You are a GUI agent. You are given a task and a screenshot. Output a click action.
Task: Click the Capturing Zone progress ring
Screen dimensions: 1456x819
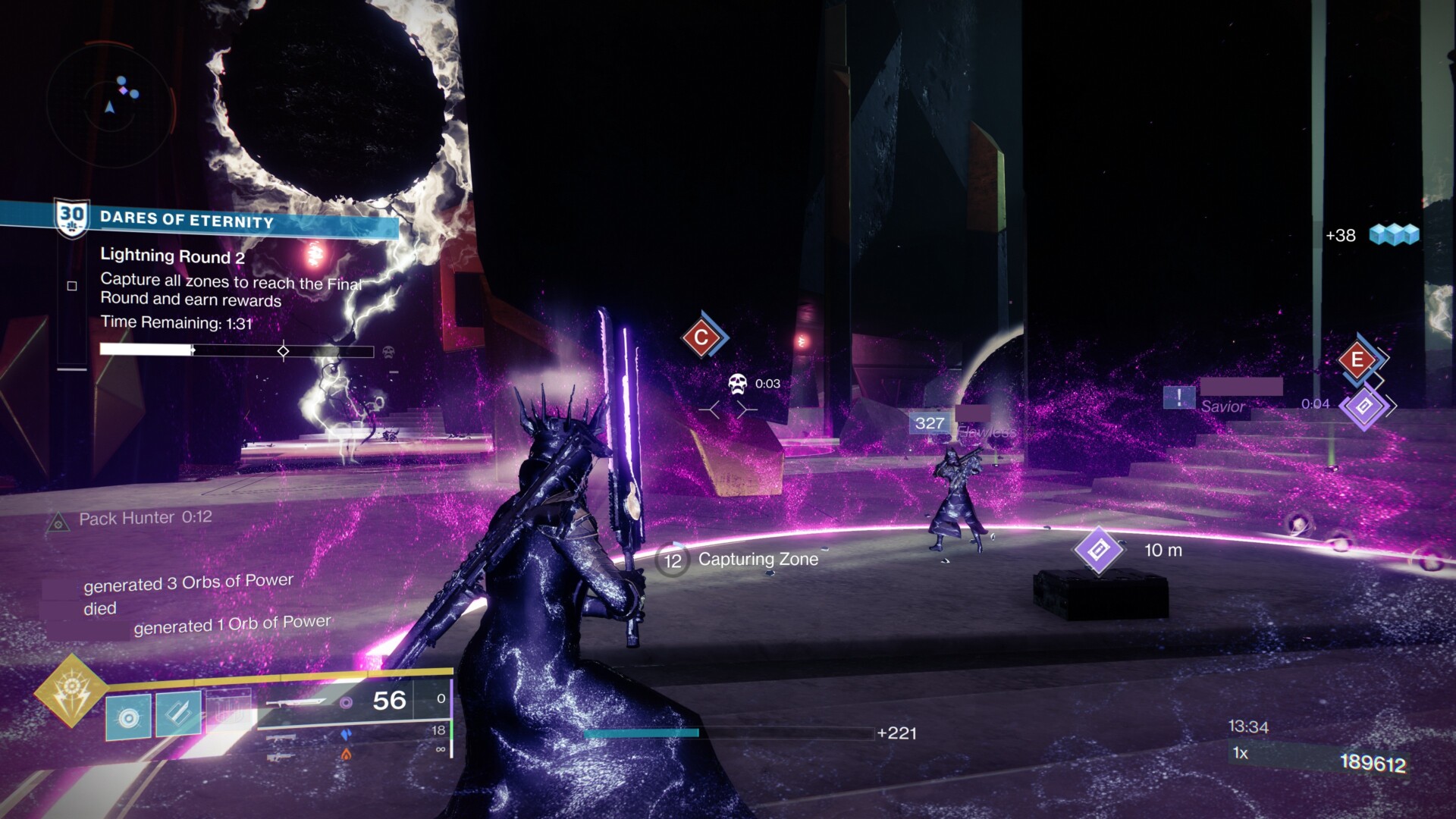[672, 561]
